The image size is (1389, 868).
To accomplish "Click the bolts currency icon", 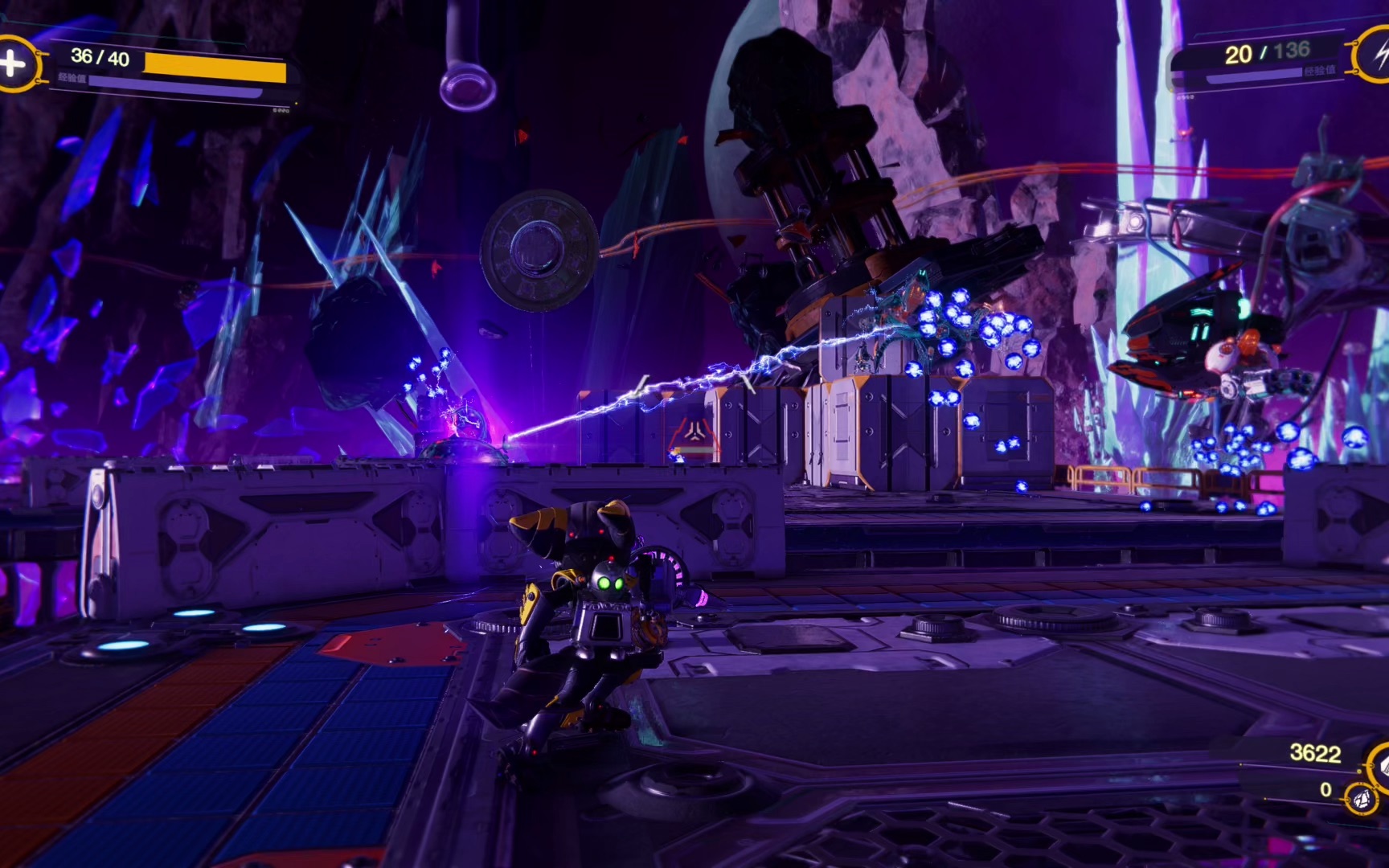I will click(x=1379, y=767).
